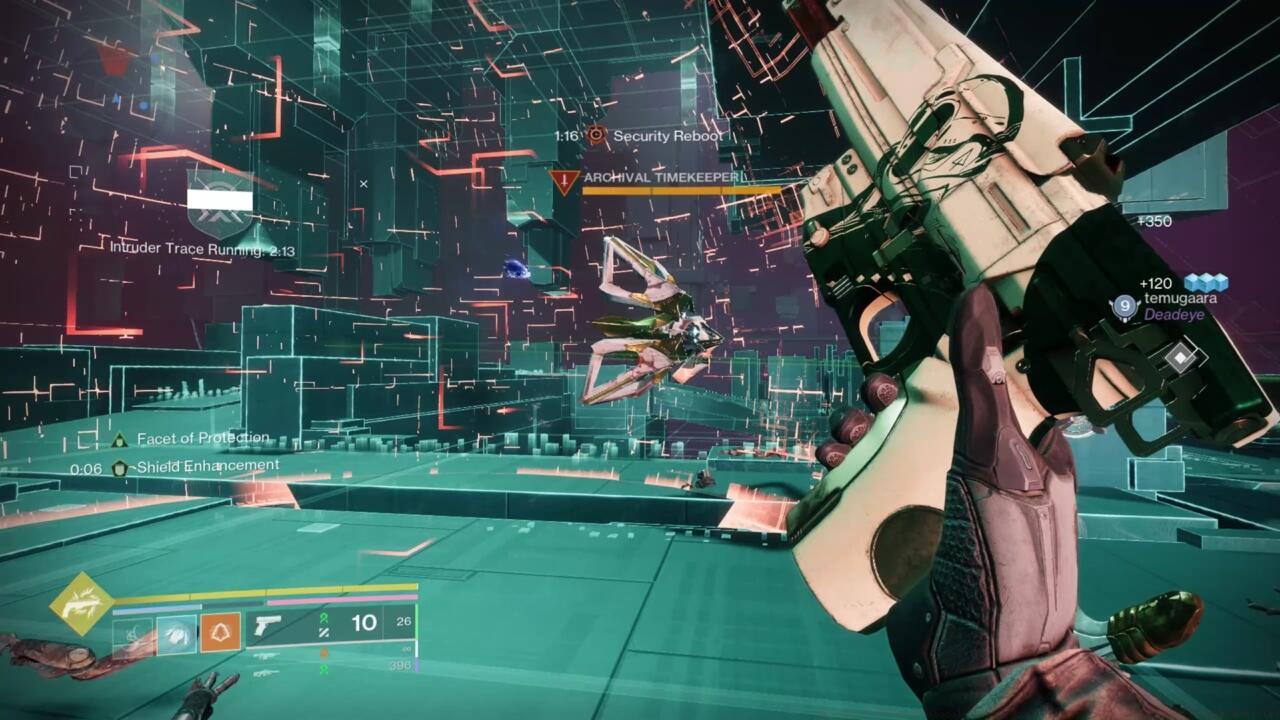
Task: Toggle the Shield Enhancement buff icon
Action: click(x=120, y=465)
